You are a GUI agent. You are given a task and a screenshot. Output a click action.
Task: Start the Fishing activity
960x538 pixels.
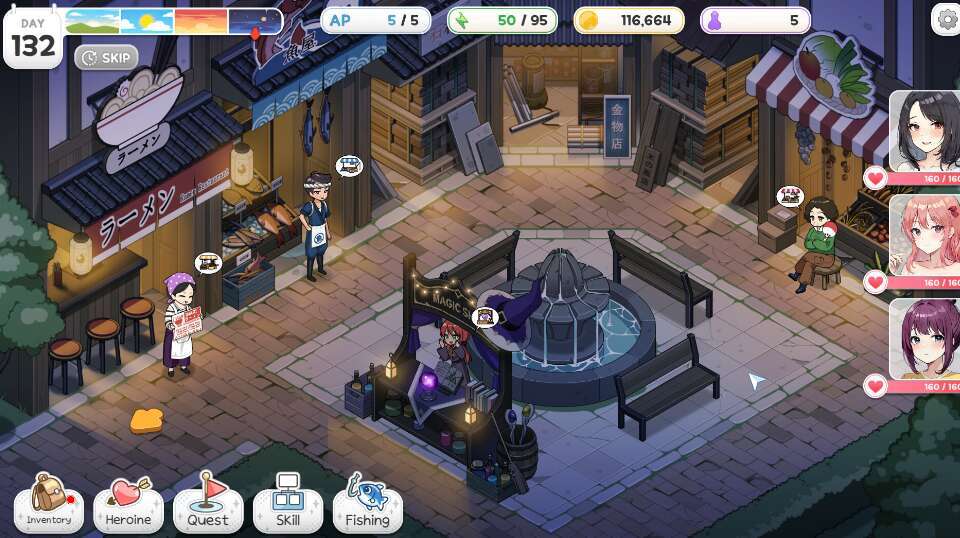tap(367, 505)
